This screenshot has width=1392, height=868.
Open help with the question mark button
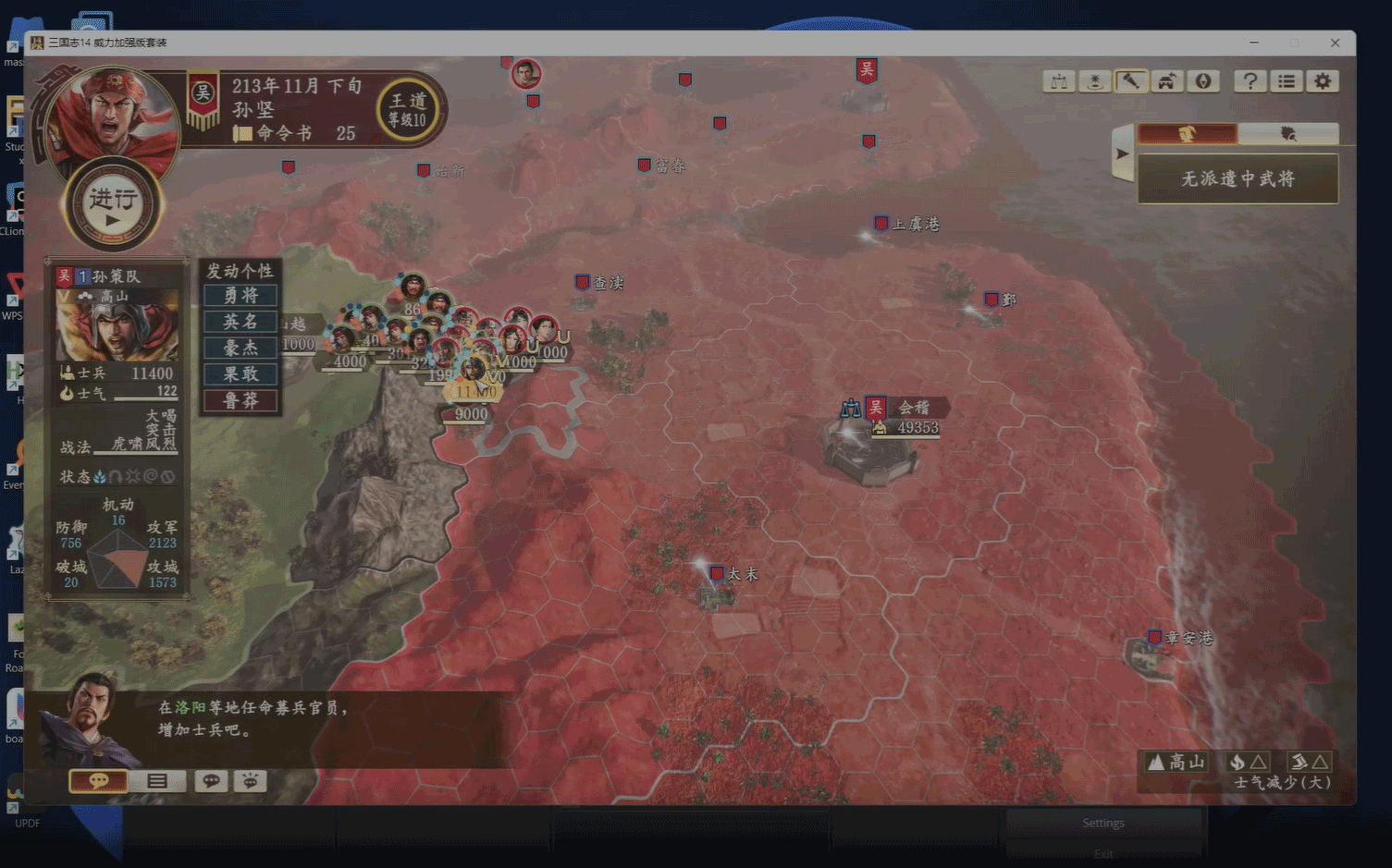point(1250,81)
